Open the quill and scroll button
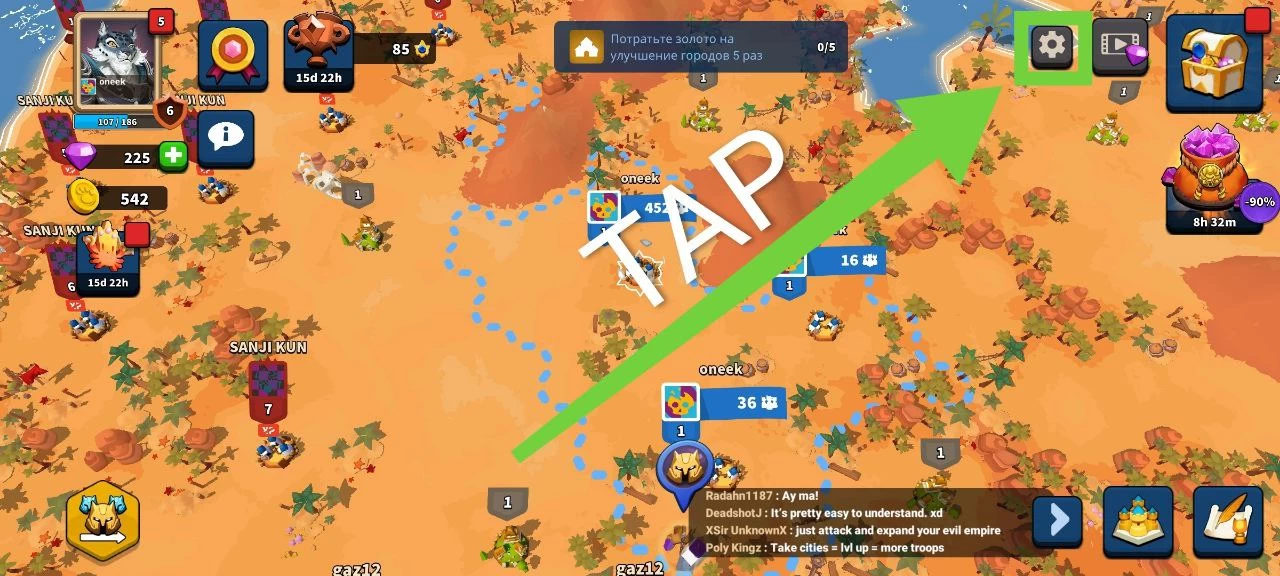 click(1228, 522)
